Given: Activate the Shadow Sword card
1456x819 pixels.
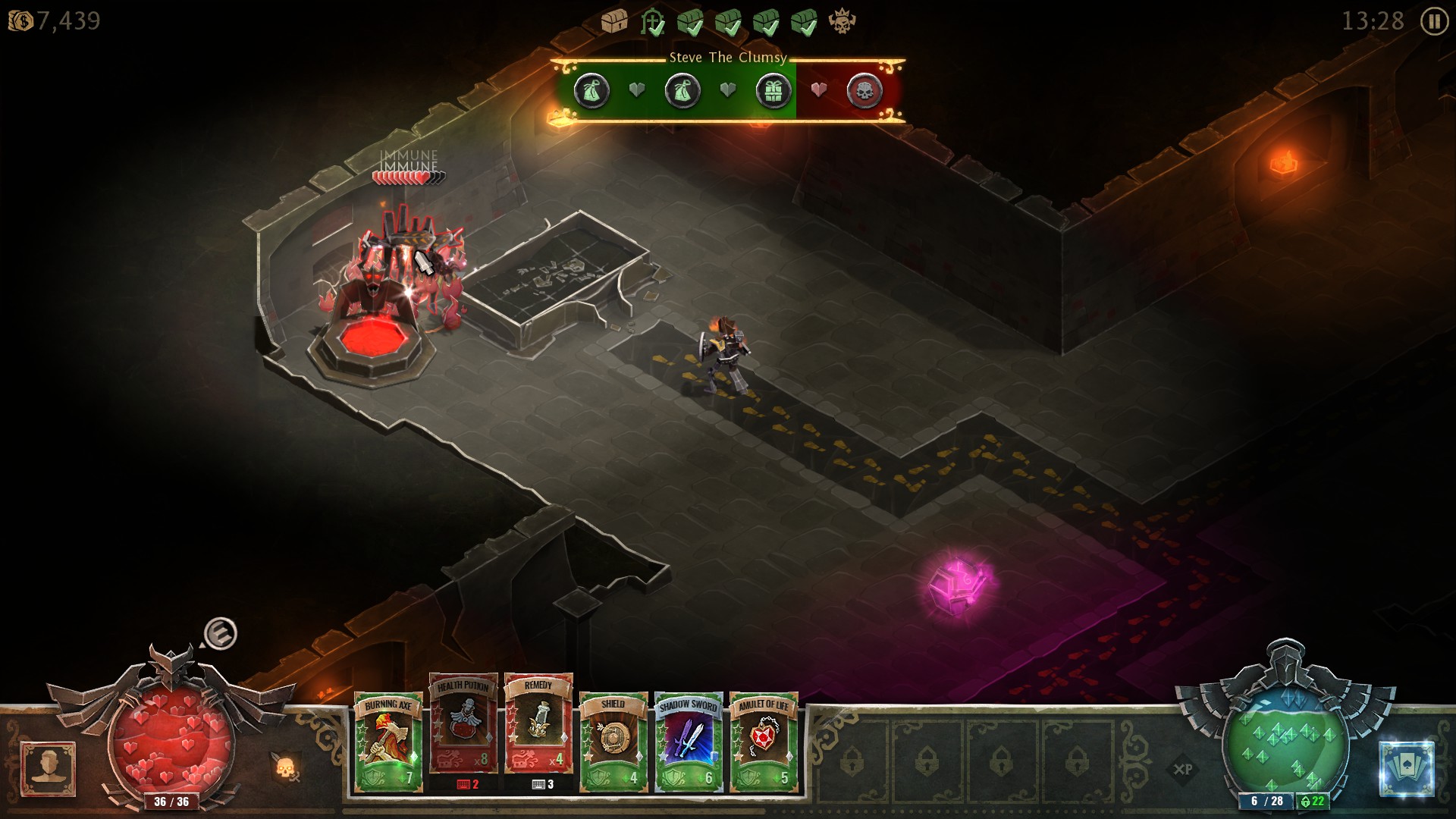Looking at the screenshot, I should pyautogui.click(x=689, y=742).
